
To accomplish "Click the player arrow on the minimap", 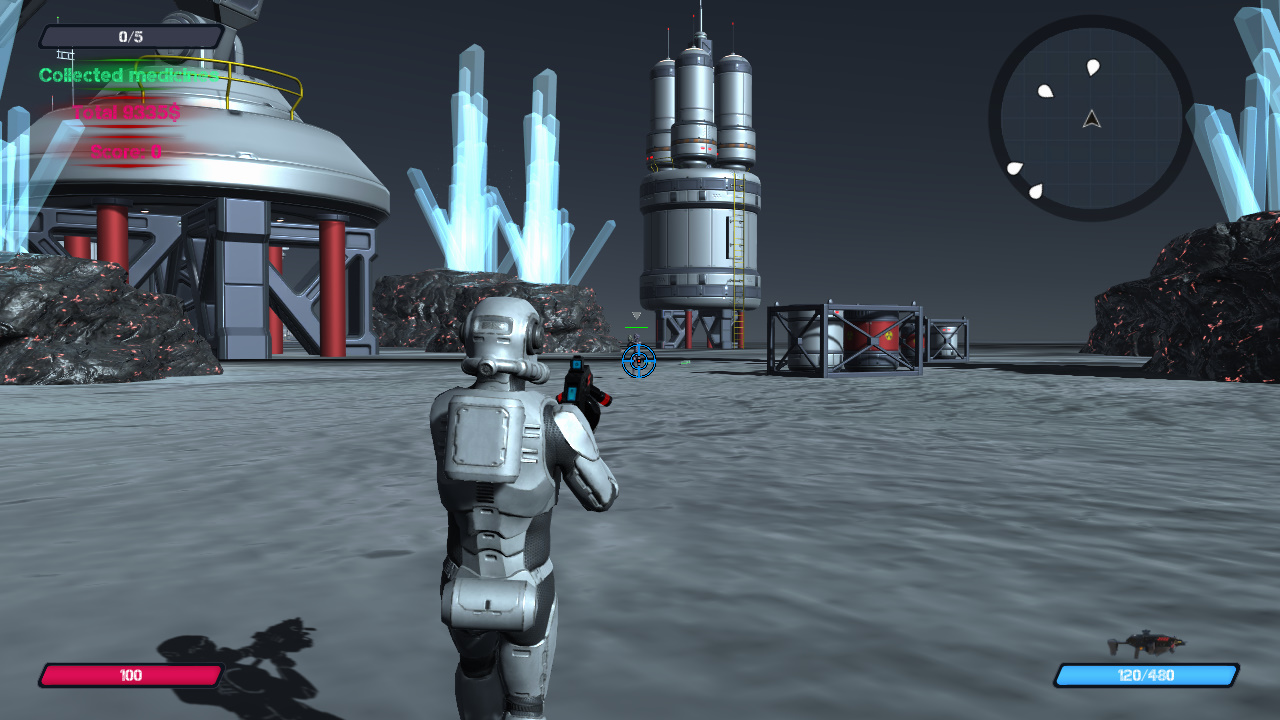I will click(1092, 120).
